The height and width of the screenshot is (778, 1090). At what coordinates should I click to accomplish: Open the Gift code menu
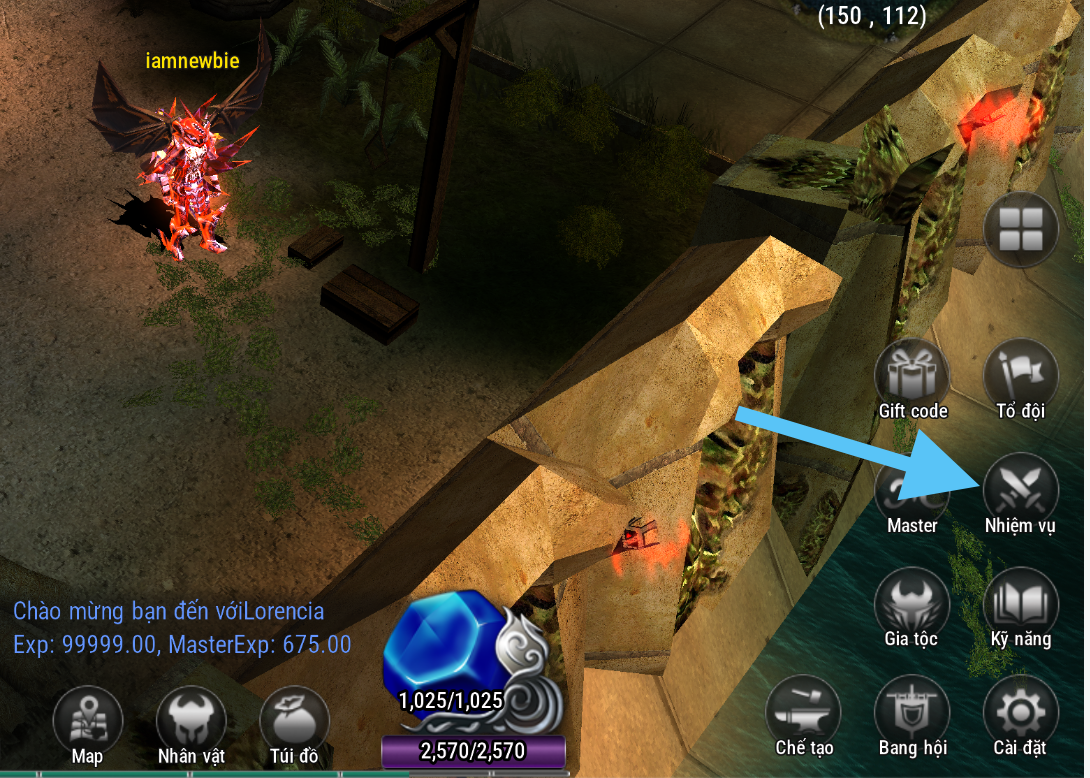click(912, 377)
